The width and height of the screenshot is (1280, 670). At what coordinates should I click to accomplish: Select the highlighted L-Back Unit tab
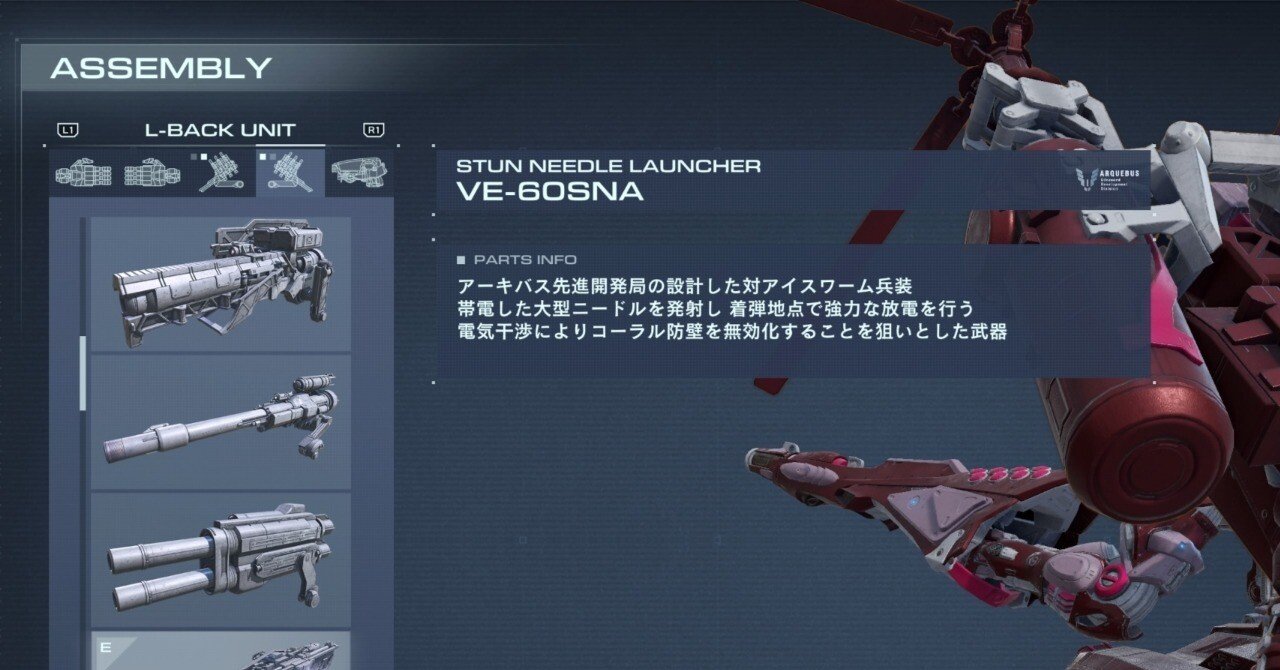click(291, 174)
